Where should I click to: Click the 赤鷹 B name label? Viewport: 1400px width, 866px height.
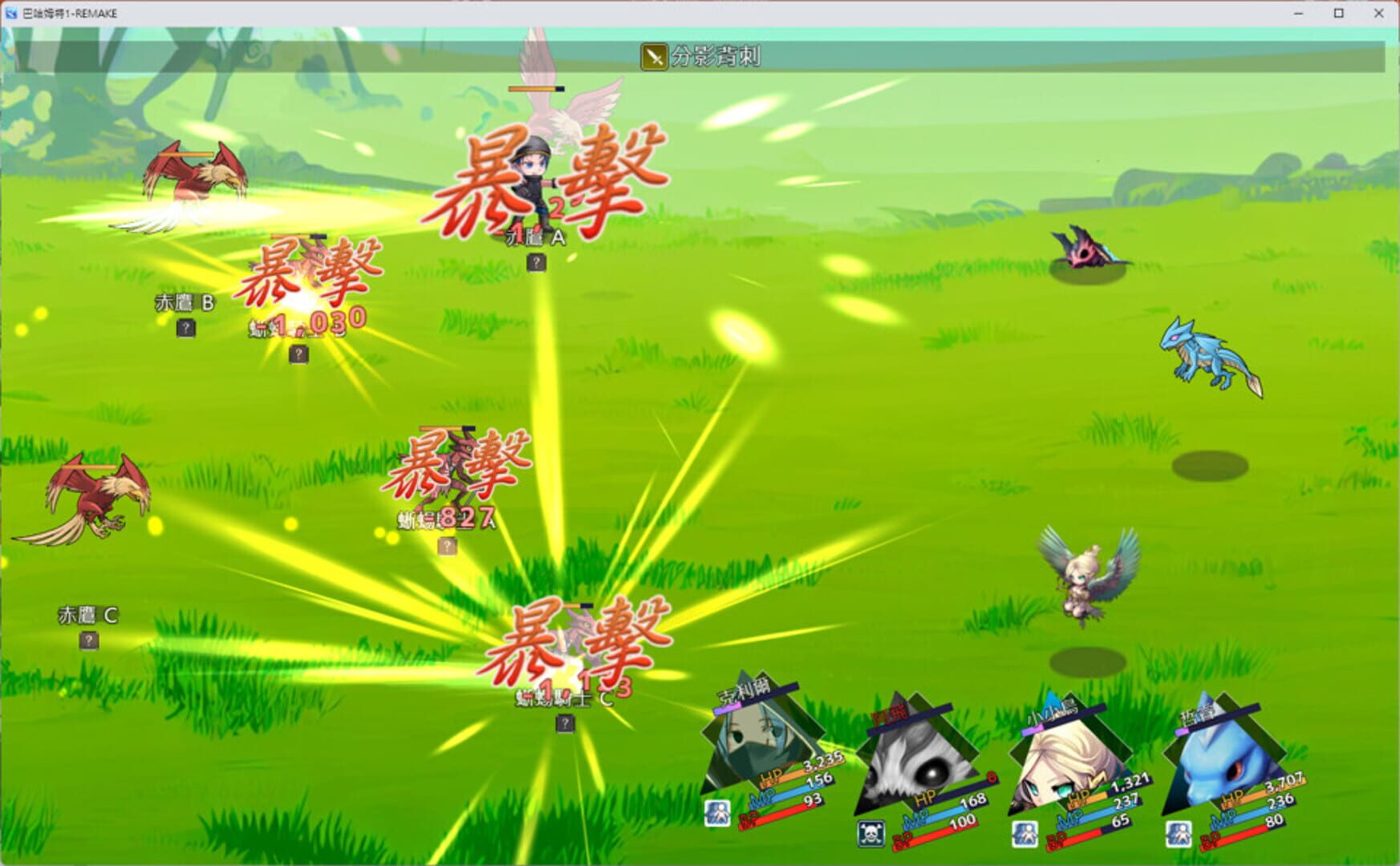185,301
